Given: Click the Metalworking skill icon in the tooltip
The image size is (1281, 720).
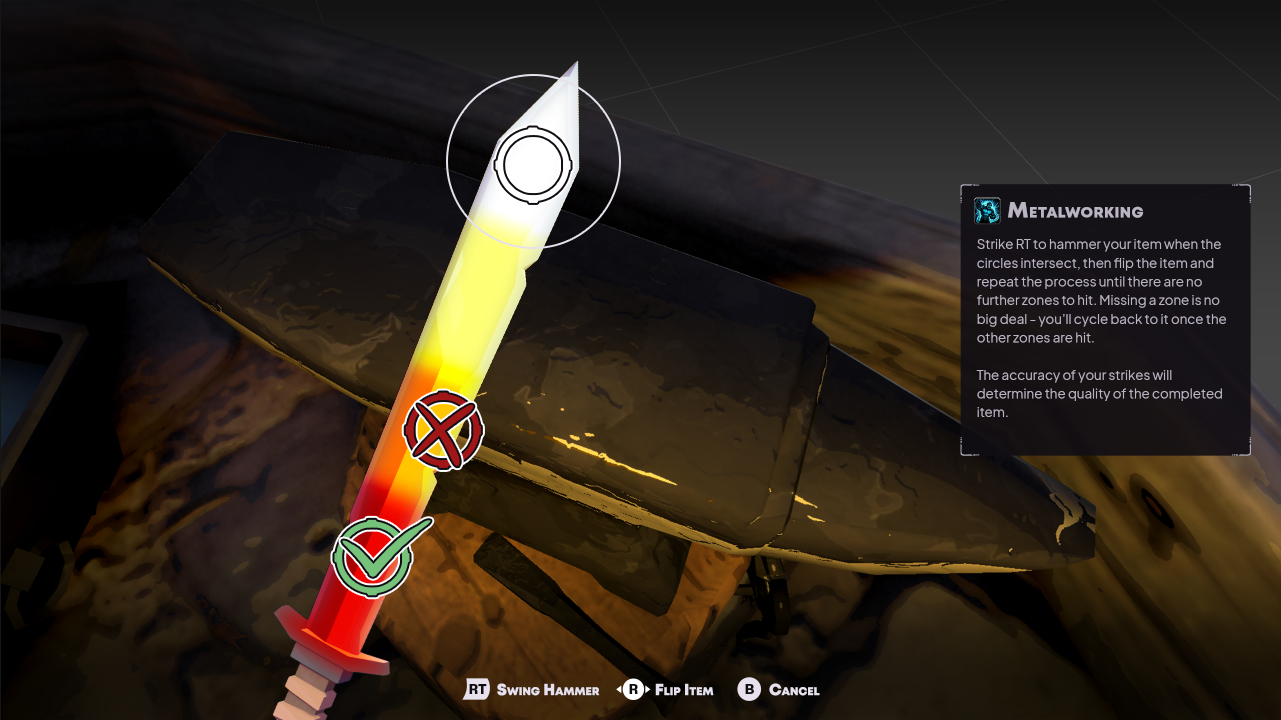Looking at the screenshot, I should click(x=987, y=210).
